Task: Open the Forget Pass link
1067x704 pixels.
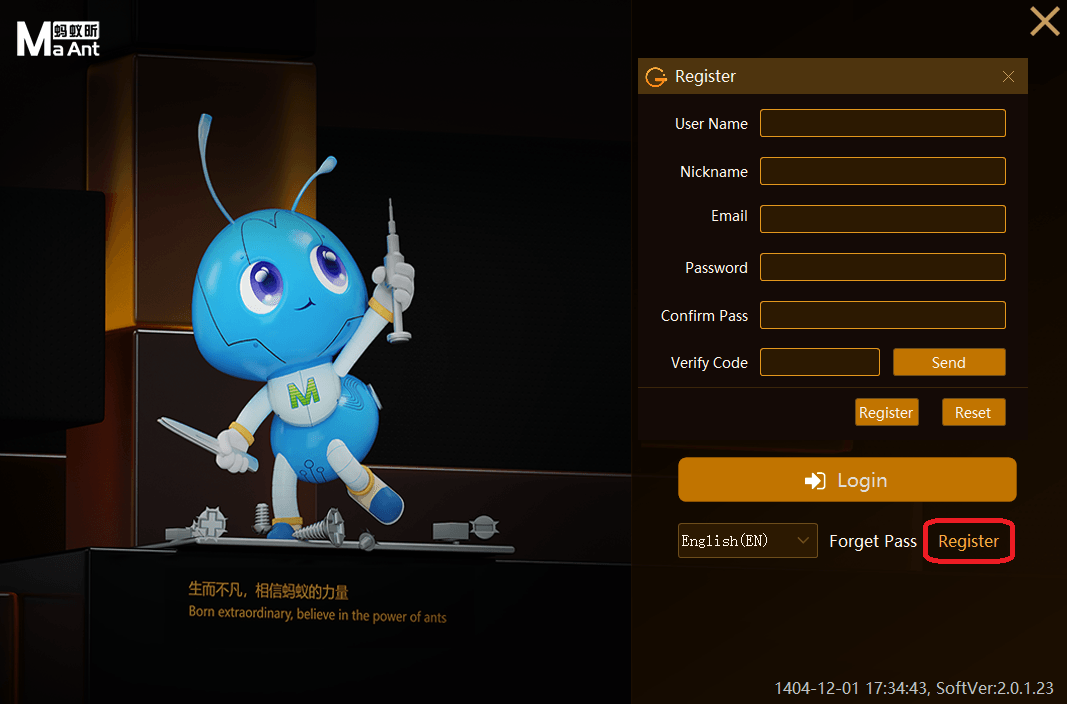Action: [x=873, y=541]
